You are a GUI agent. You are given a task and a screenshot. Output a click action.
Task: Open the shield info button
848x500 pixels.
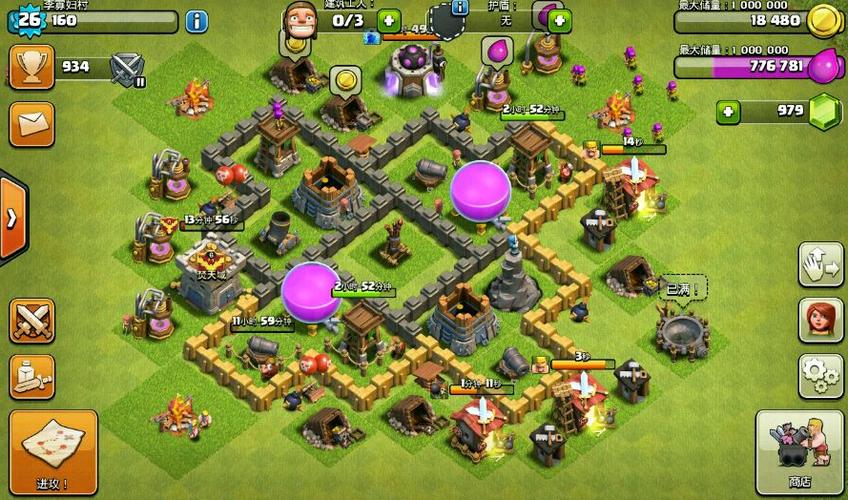pos(460,8)
